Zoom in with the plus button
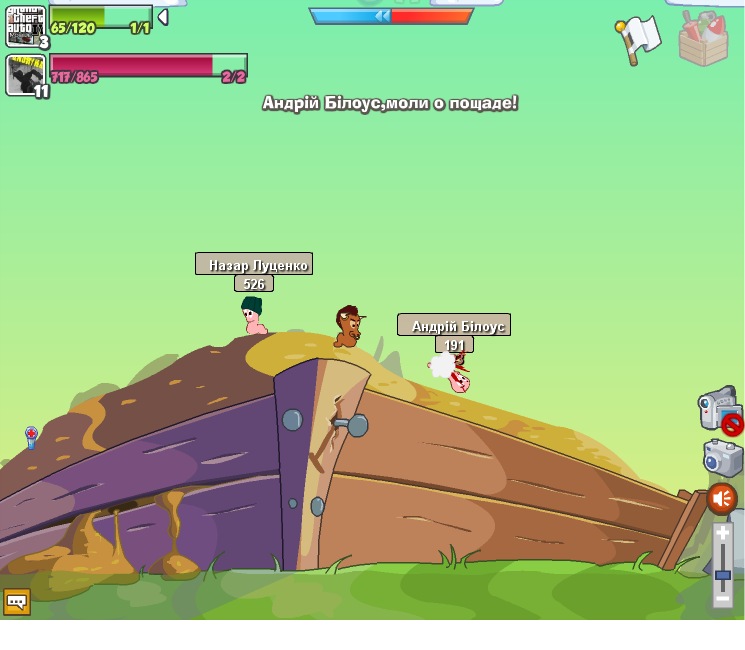 pos(722,535)
